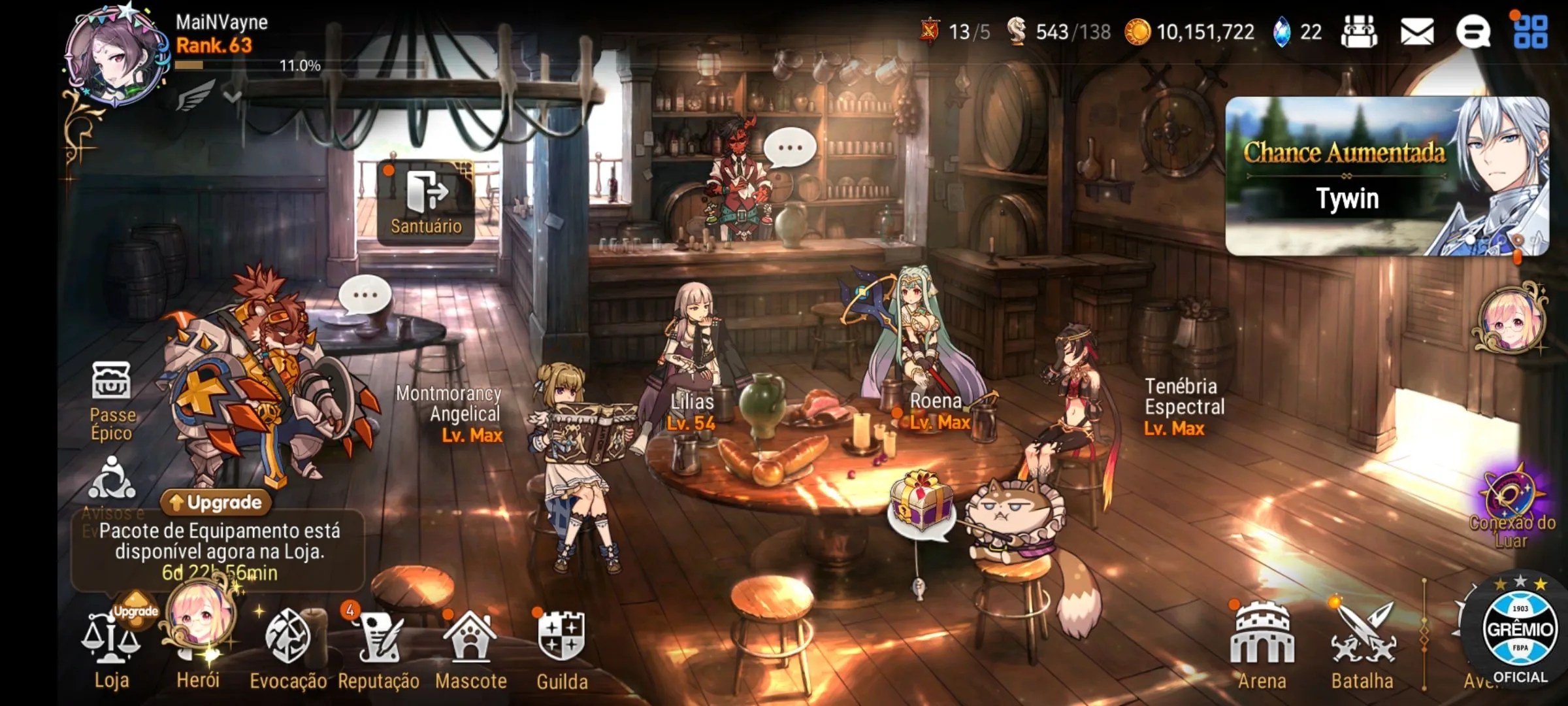1568x706 pixels.
Task: Open the Batalha battle menu
Action: [x=1363, y=644]
